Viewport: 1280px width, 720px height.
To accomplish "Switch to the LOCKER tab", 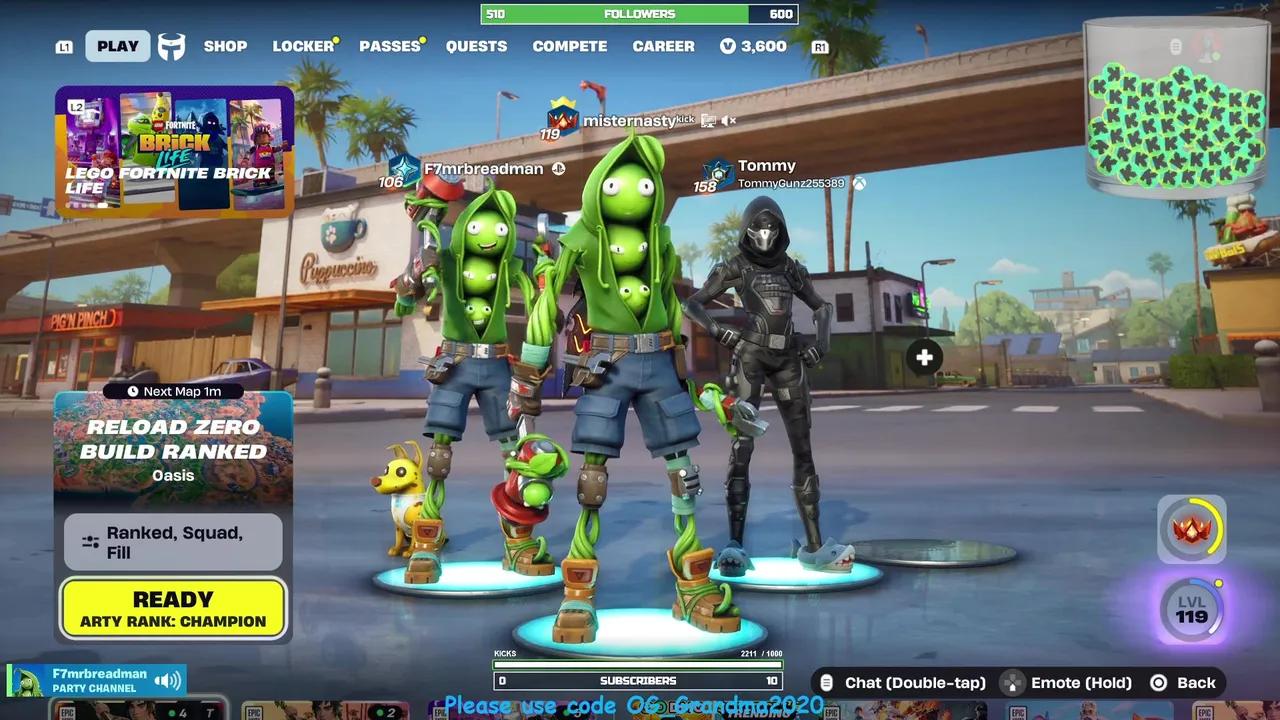I will 303,46.
